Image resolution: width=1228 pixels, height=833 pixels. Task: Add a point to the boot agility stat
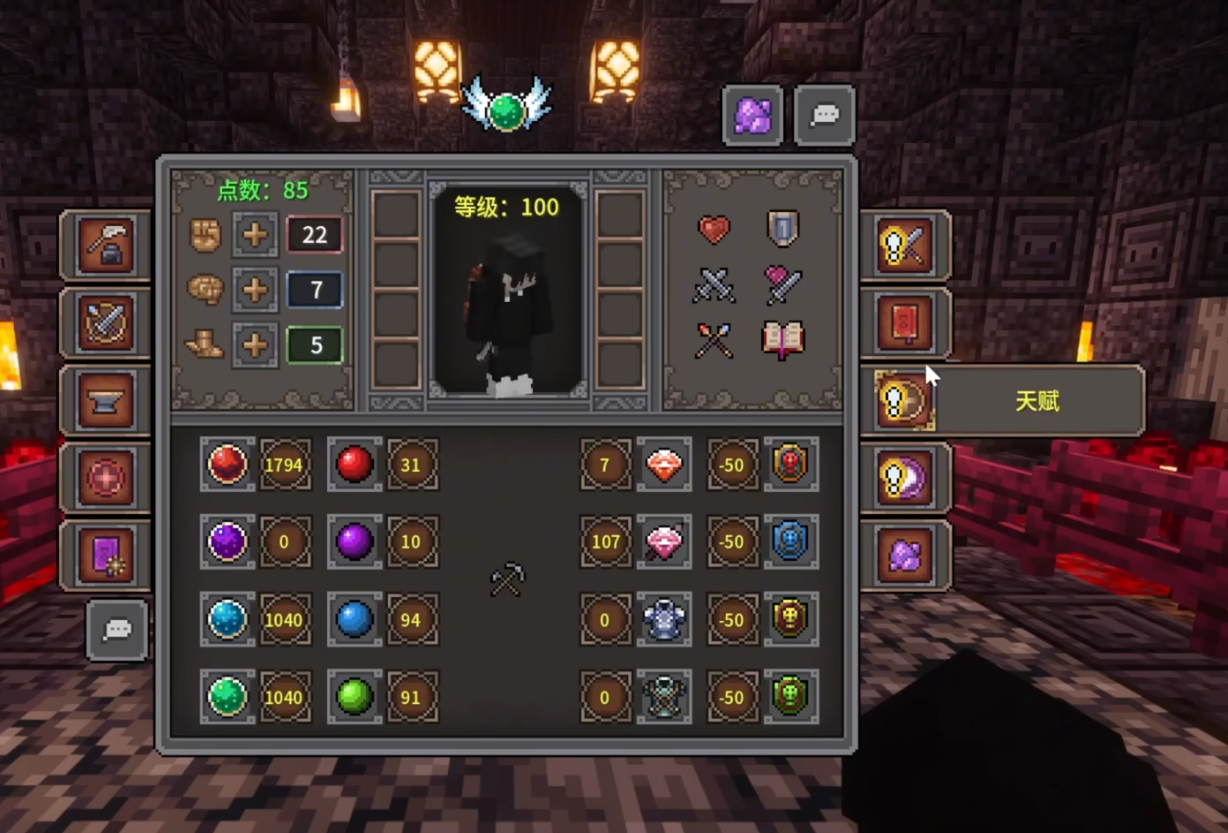[x=255, y=345]
